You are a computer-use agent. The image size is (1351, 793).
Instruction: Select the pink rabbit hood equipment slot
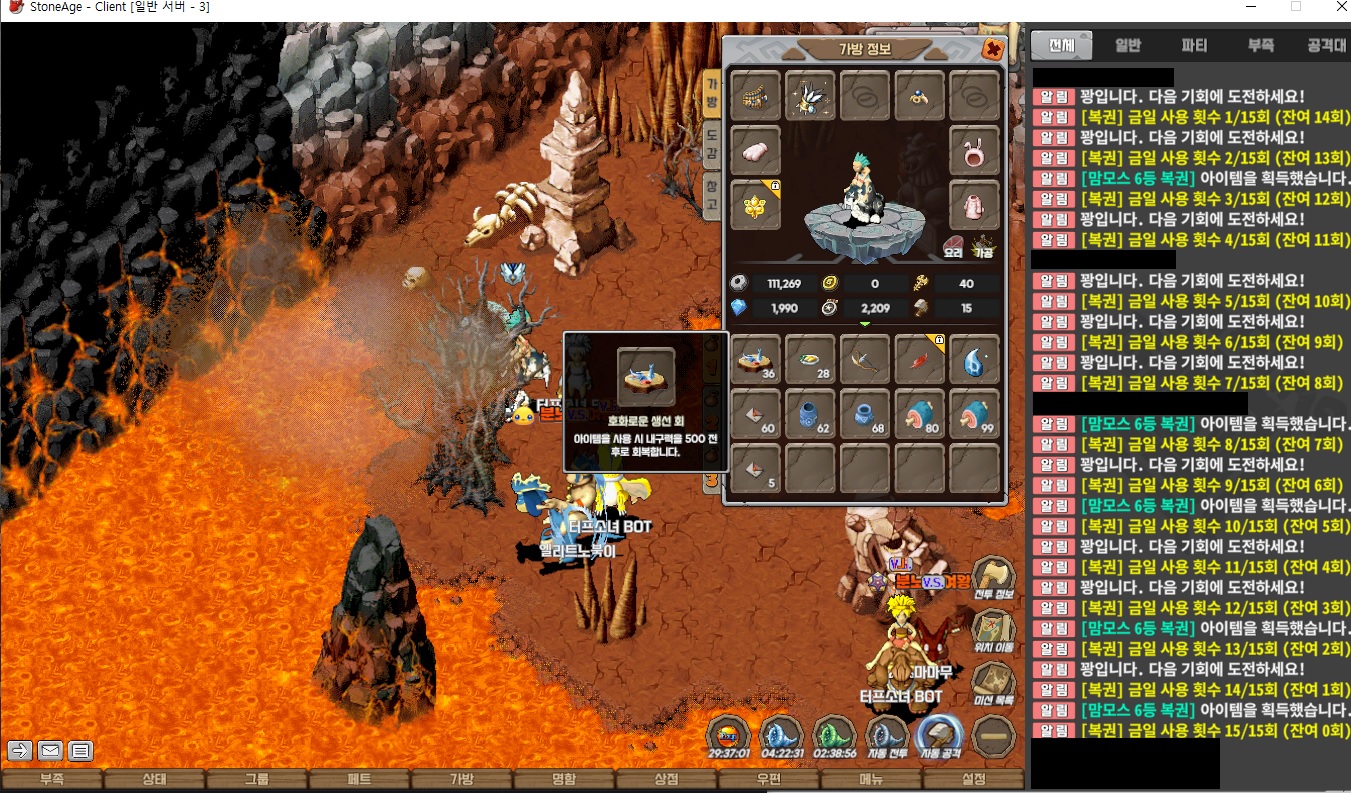974,150
